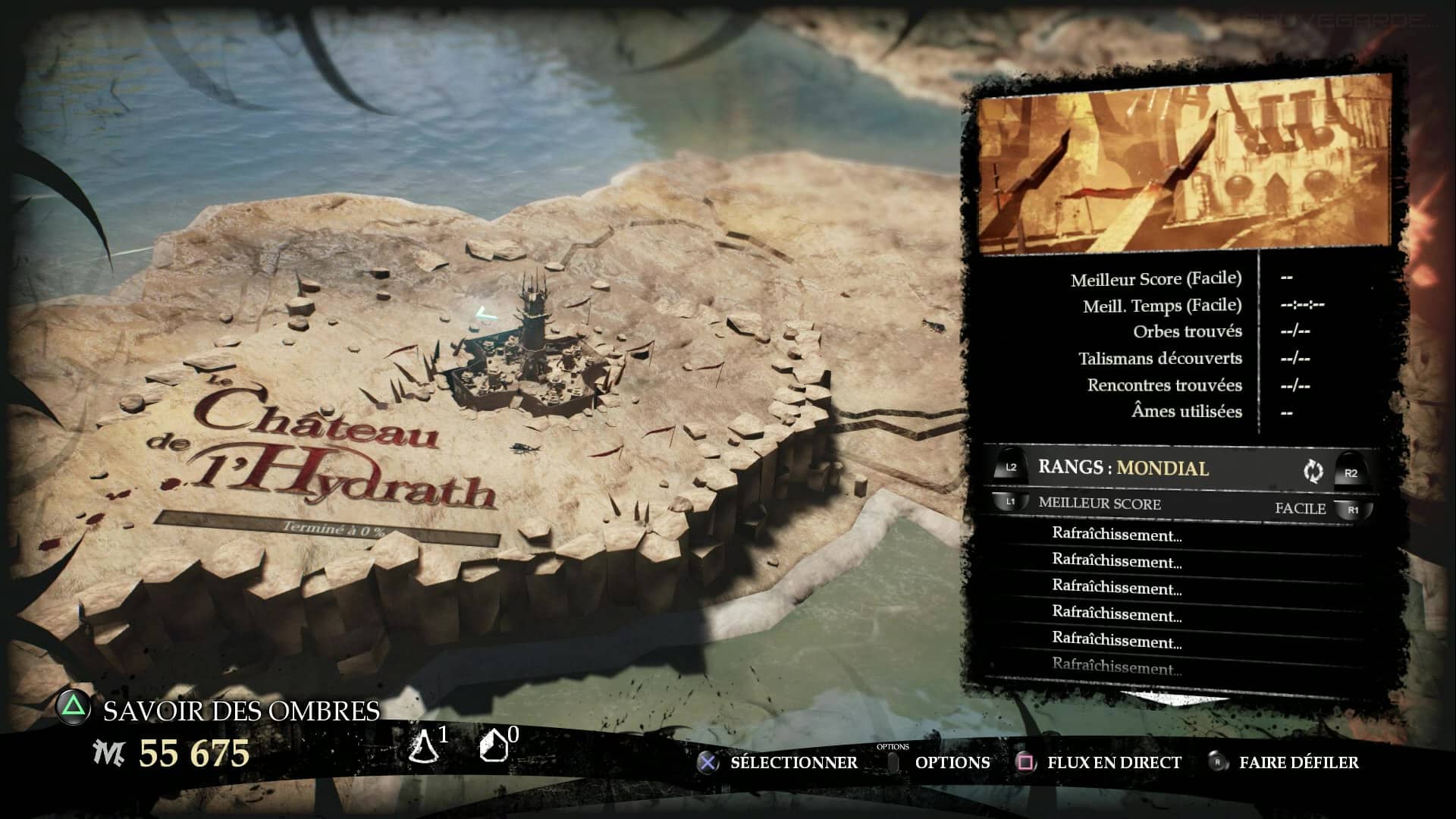Change the Facile difficulty filter
The image size is (1456, 819).
(x=1300, y=509)
